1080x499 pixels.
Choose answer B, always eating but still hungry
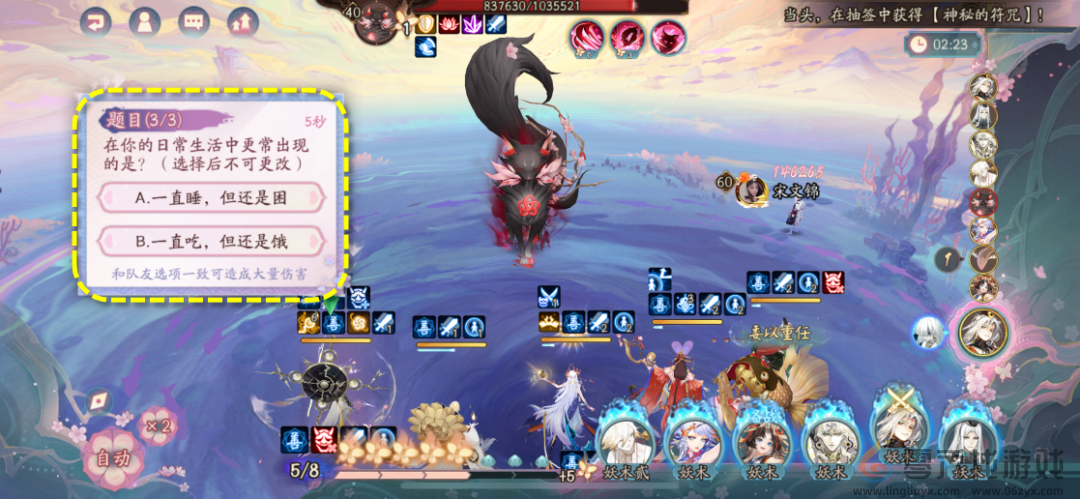pos(212,241)
